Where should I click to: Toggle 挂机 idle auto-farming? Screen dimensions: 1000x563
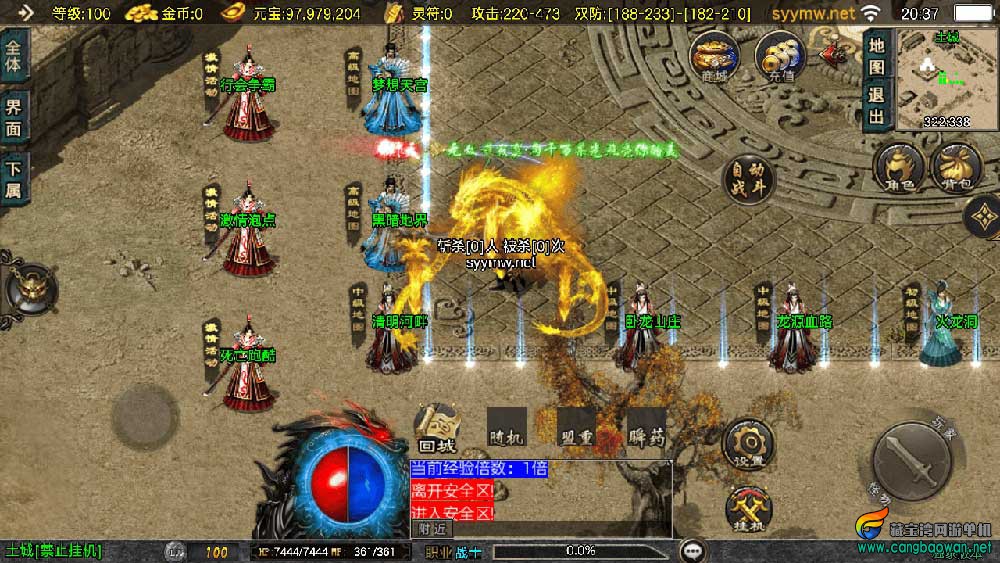(x=747, y=506)
